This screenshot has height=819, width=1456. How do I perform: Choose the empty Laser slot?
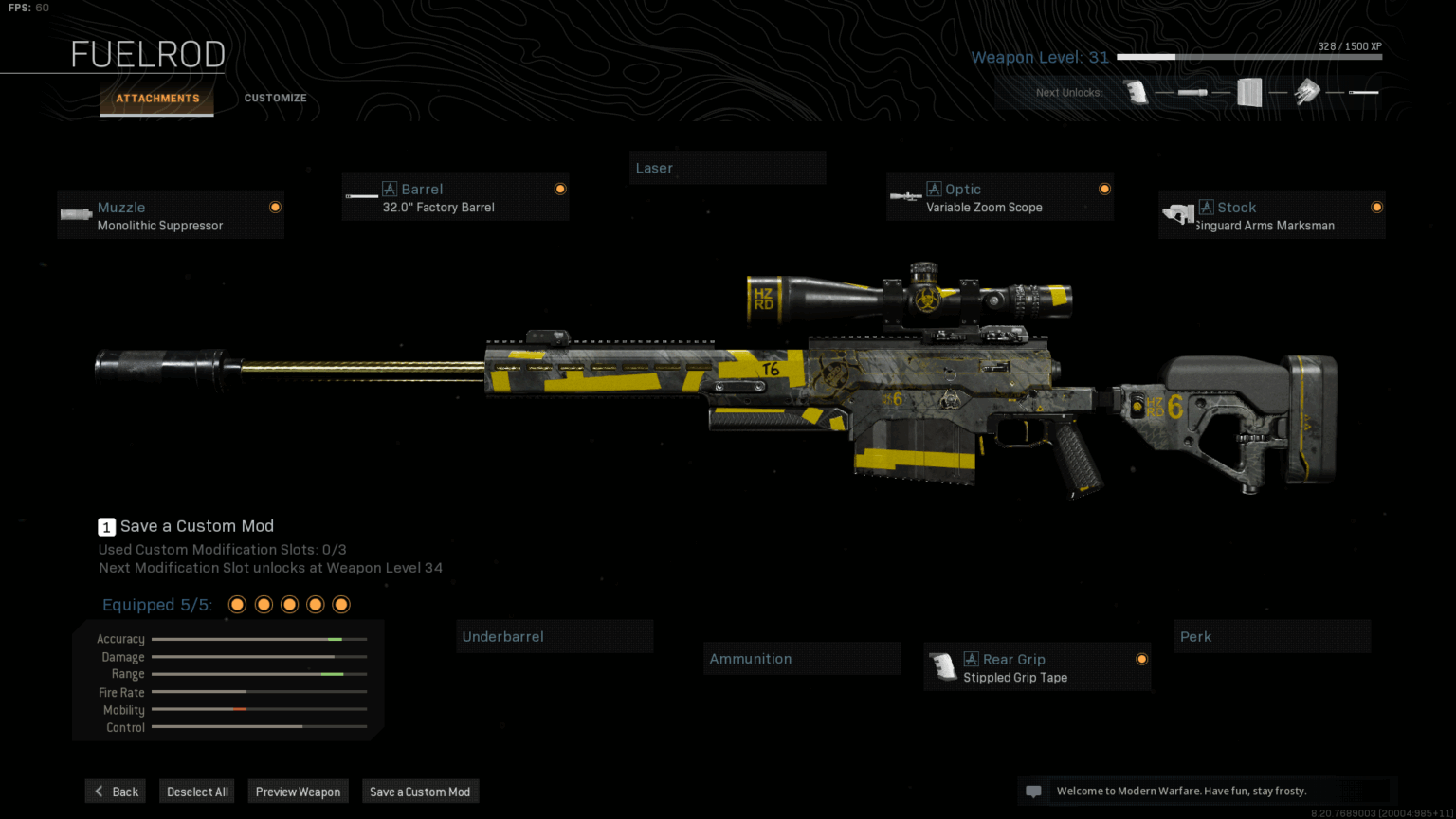pos(727,168)
